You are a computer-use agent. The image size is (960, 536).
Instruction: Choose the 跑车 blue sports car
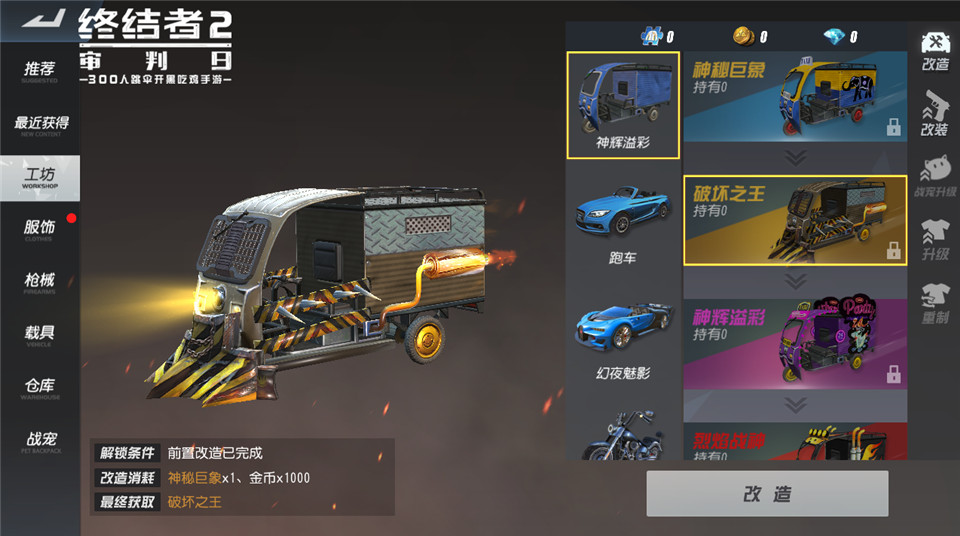(623, 220)
